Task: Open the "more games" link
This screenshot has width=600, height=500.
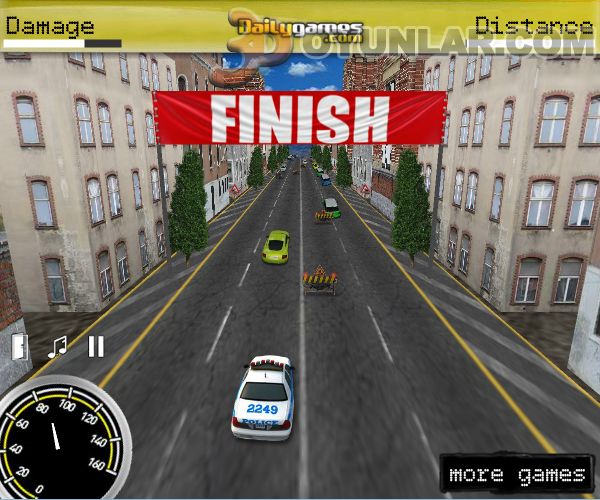Action: [516, 474]
